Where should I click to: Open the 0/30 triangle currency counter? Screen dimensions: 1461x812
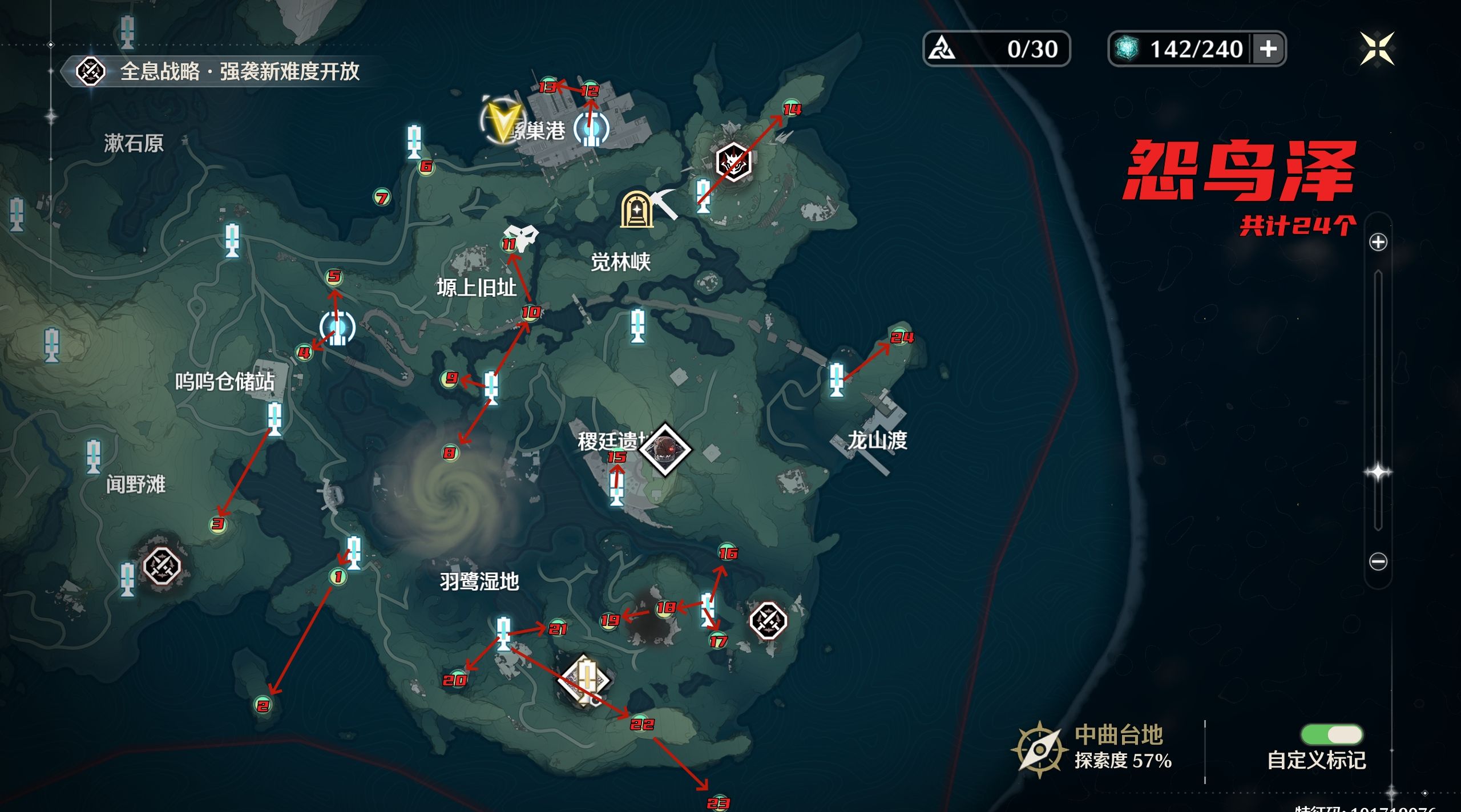tap(996, 49)
